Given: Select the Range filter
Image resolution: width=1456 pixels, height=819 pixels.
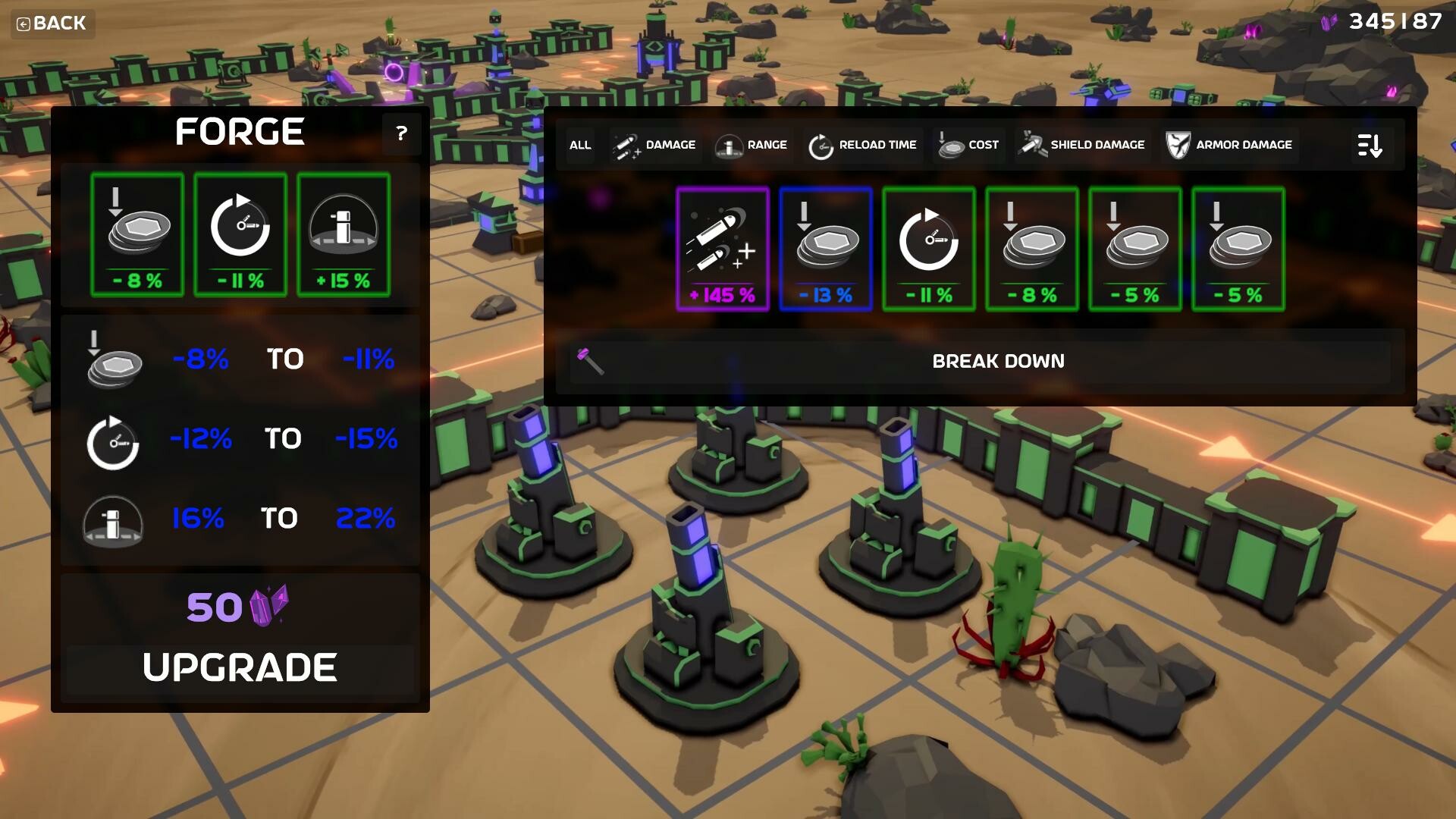Looking at the screenshot, I should coord(752,145).
